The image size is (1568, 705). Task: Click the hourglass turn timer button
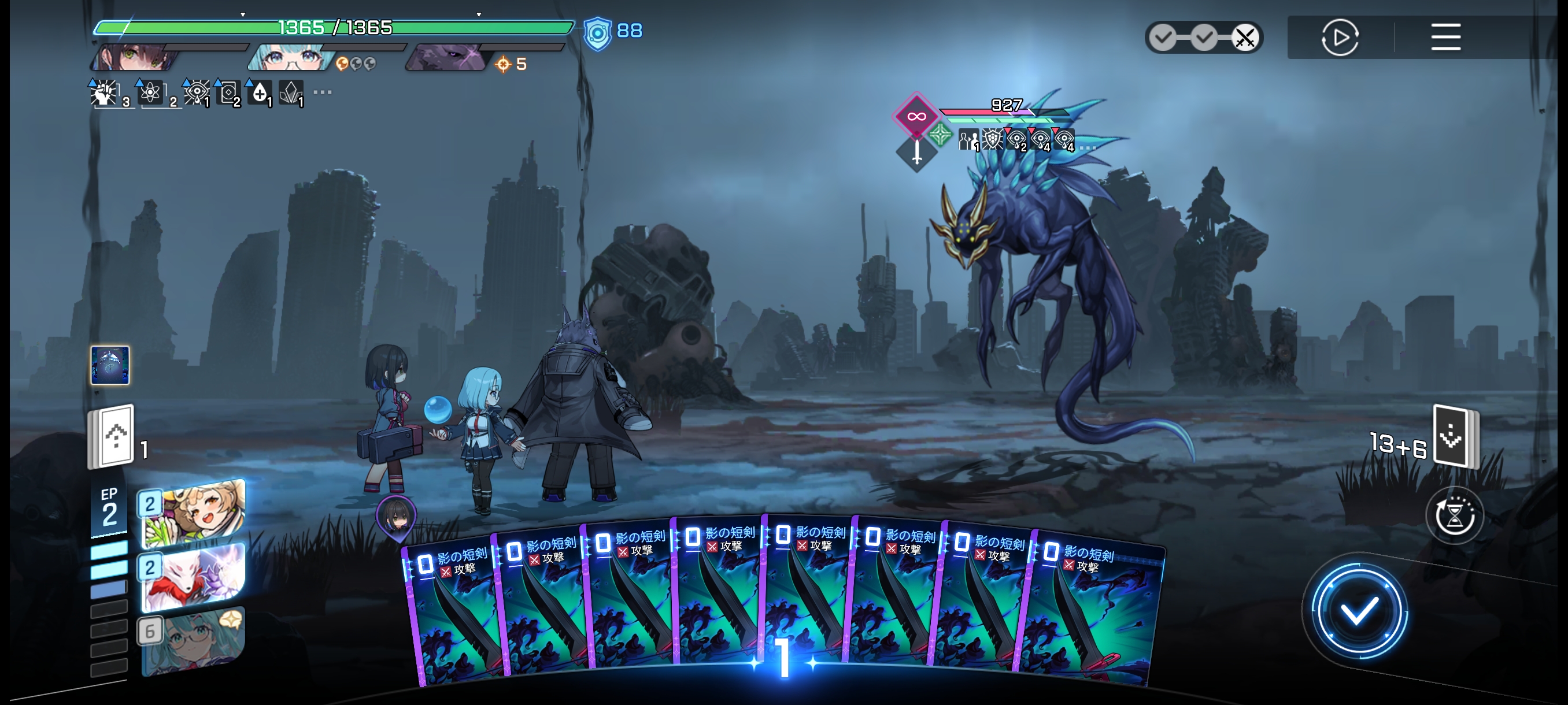[1454, 516]
